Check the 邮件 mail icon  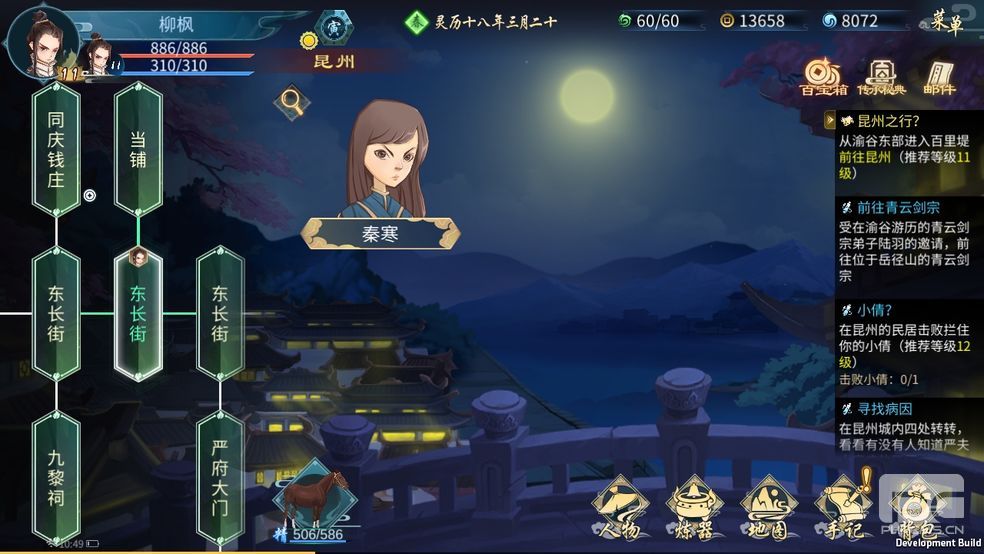point(939,76)
